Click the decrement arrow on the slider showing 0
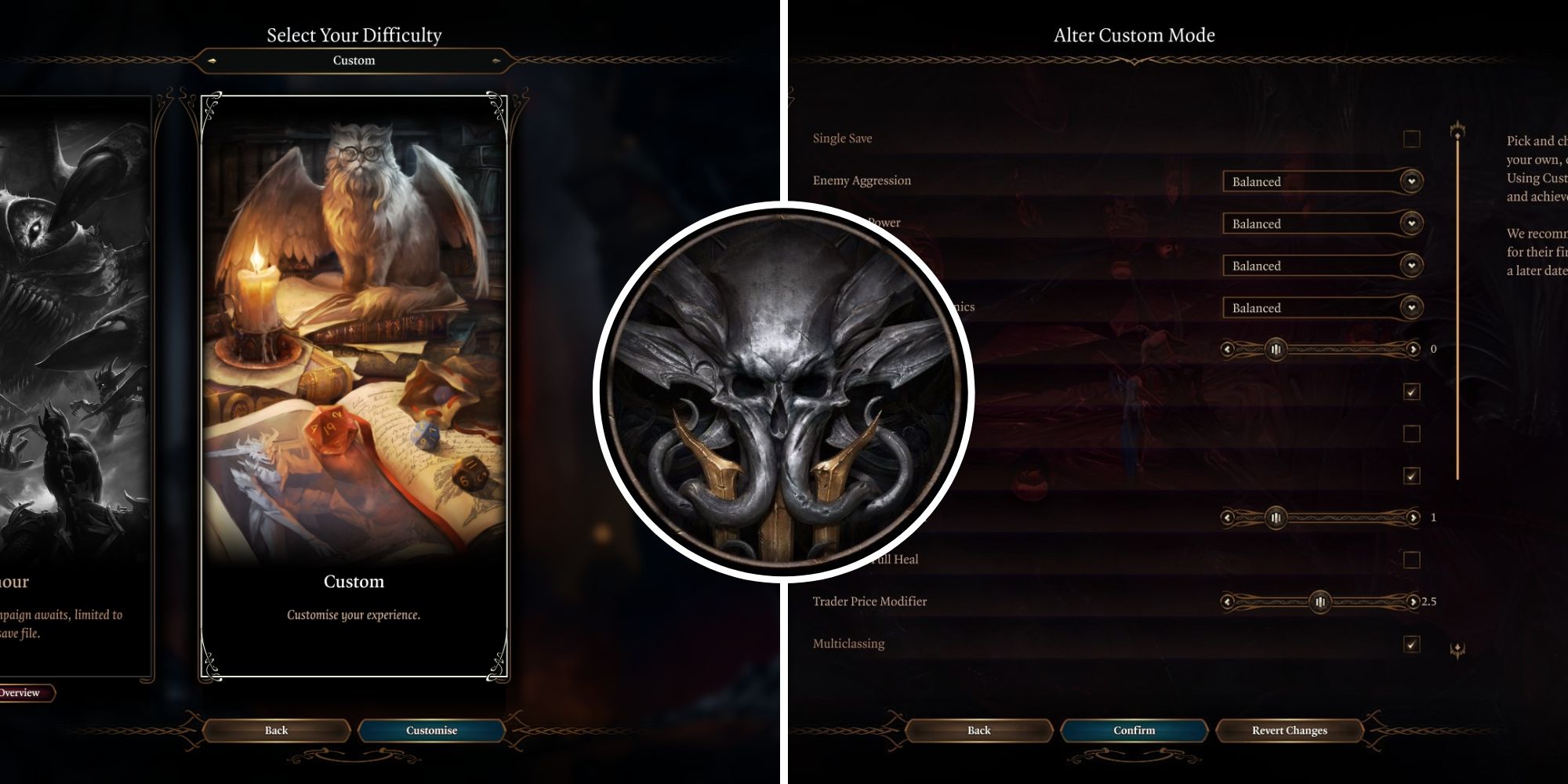 [1229, 349]
